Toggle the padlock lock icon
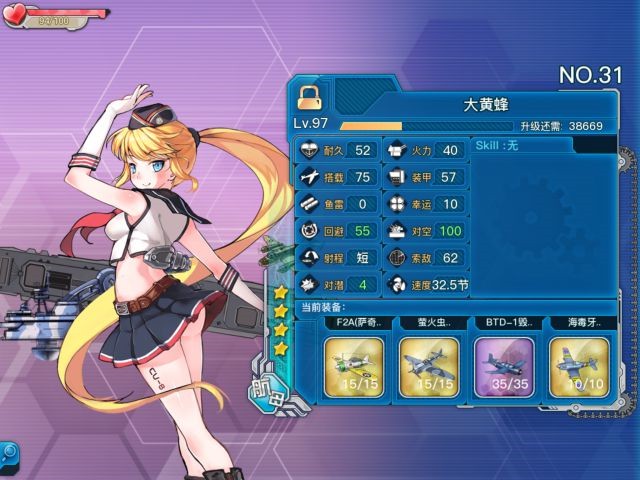The height and width of the screenshot is (480, 640). (307, 95)
